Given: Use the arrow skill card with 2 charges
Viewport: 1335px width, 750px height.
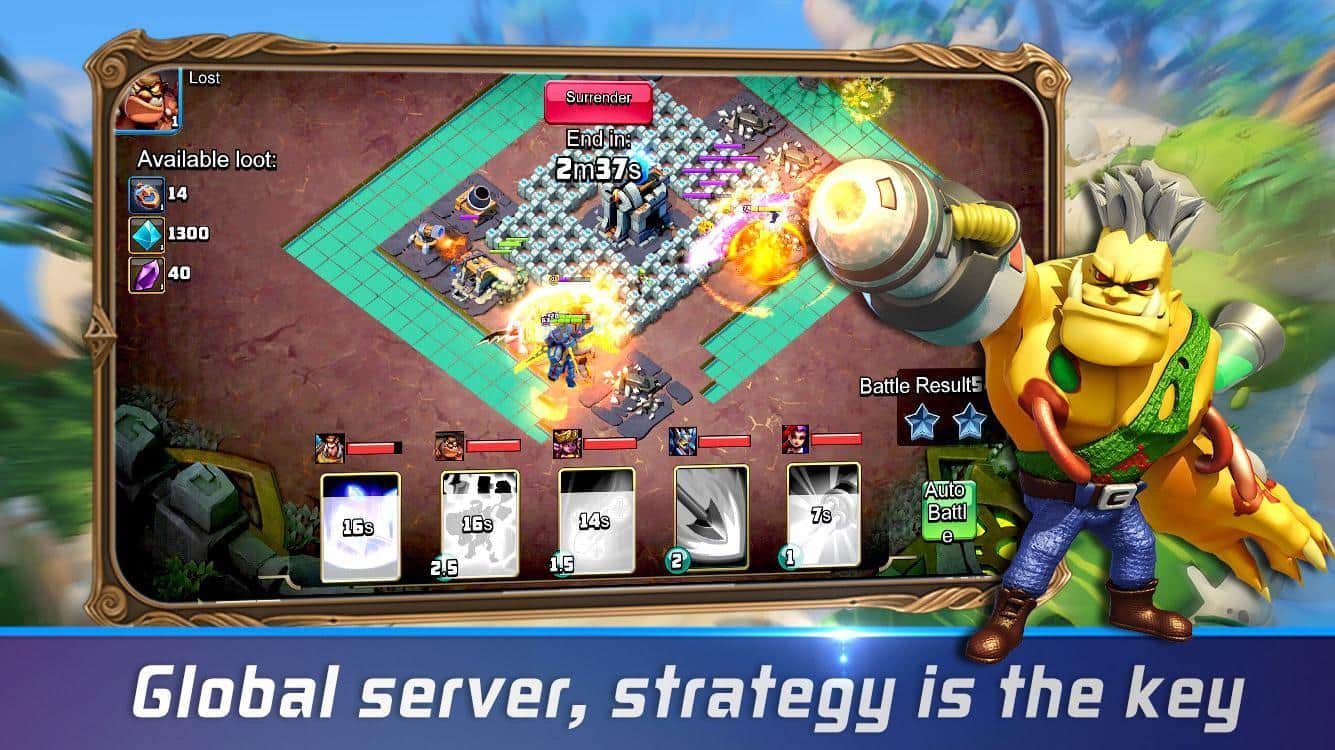Looking at the screenshot, I should click(x=711, y=517).
